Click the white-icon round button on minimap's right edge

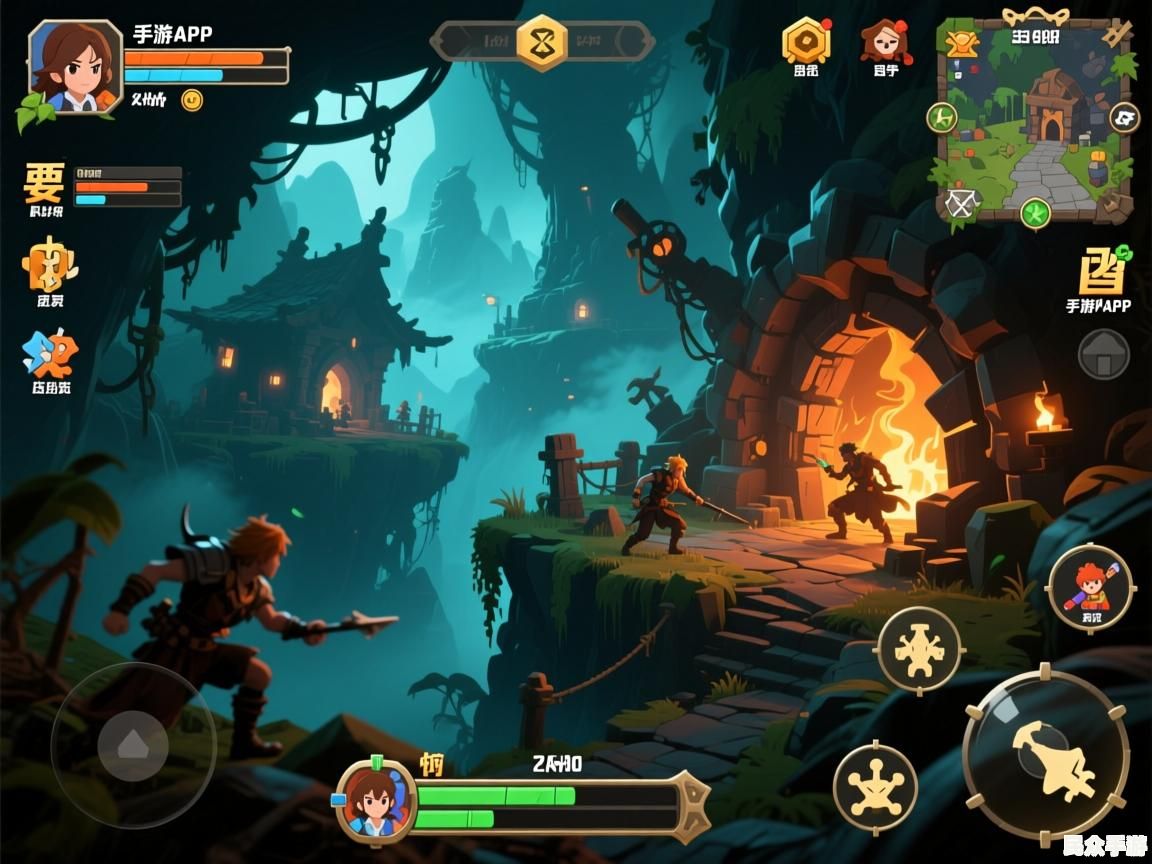1125,118
